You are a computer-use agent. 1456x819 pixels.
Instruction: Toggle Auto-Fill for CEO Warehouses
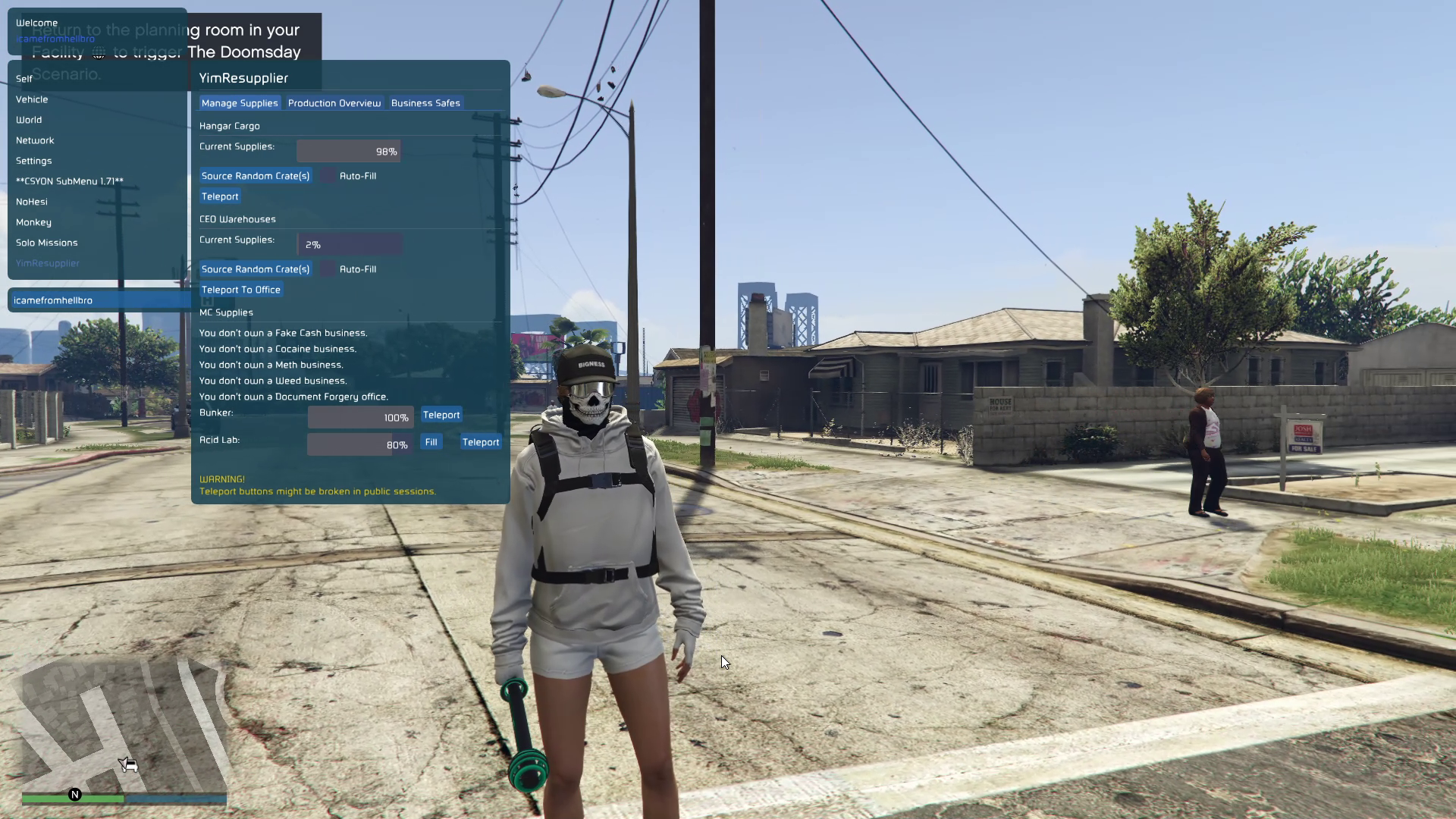328,269
